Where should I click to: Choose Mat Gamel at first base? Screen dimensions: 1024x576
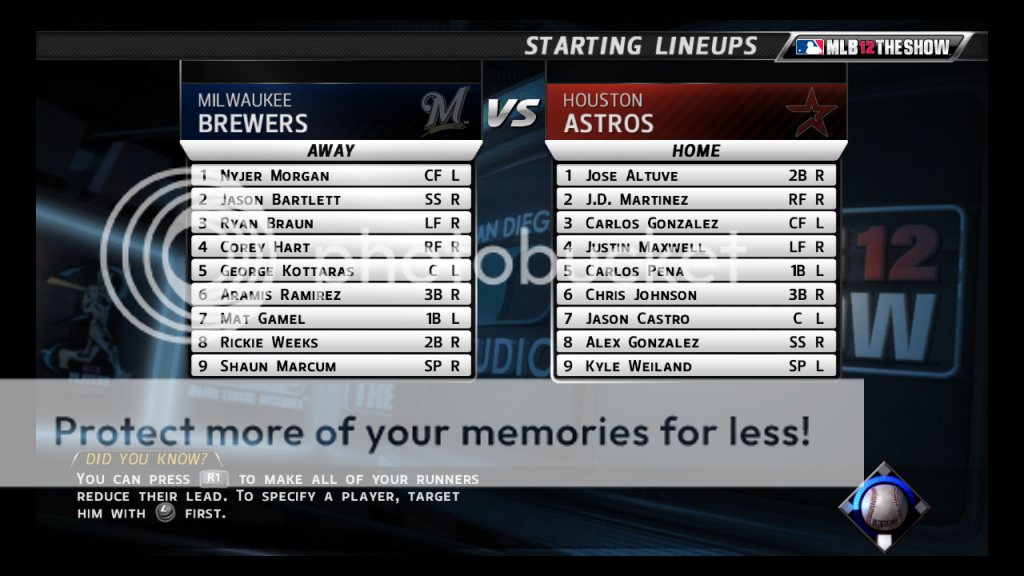(330, 318)
